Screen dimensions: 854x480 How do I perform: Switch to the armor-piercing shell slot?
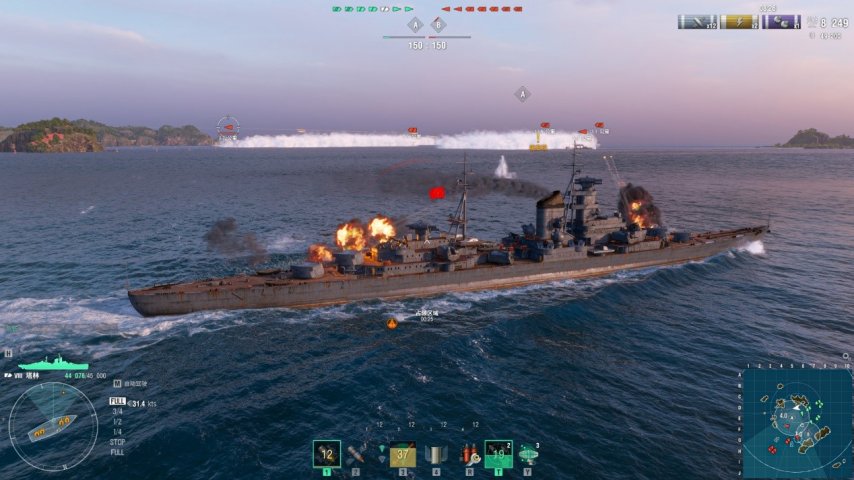pos(355,454)
